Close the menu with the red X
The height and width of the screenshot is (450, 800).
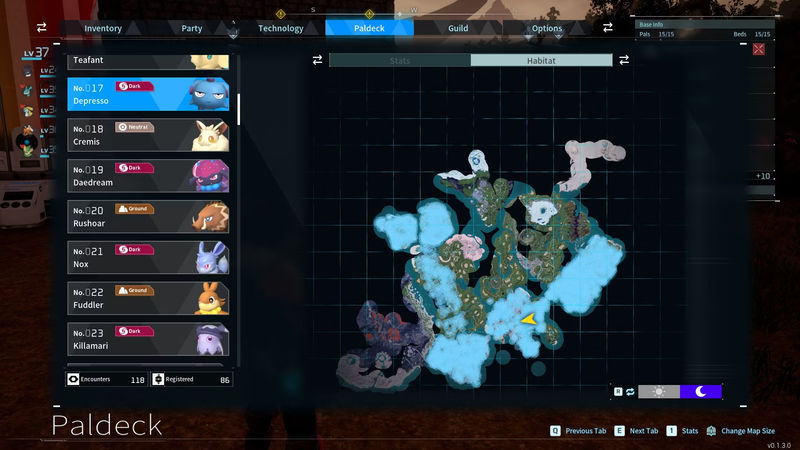(x=758, y=49)
